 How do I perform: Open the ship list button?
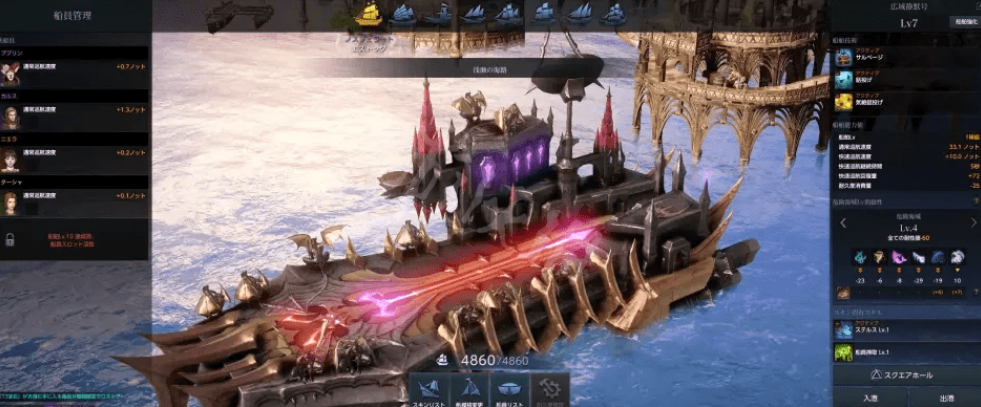507,389
